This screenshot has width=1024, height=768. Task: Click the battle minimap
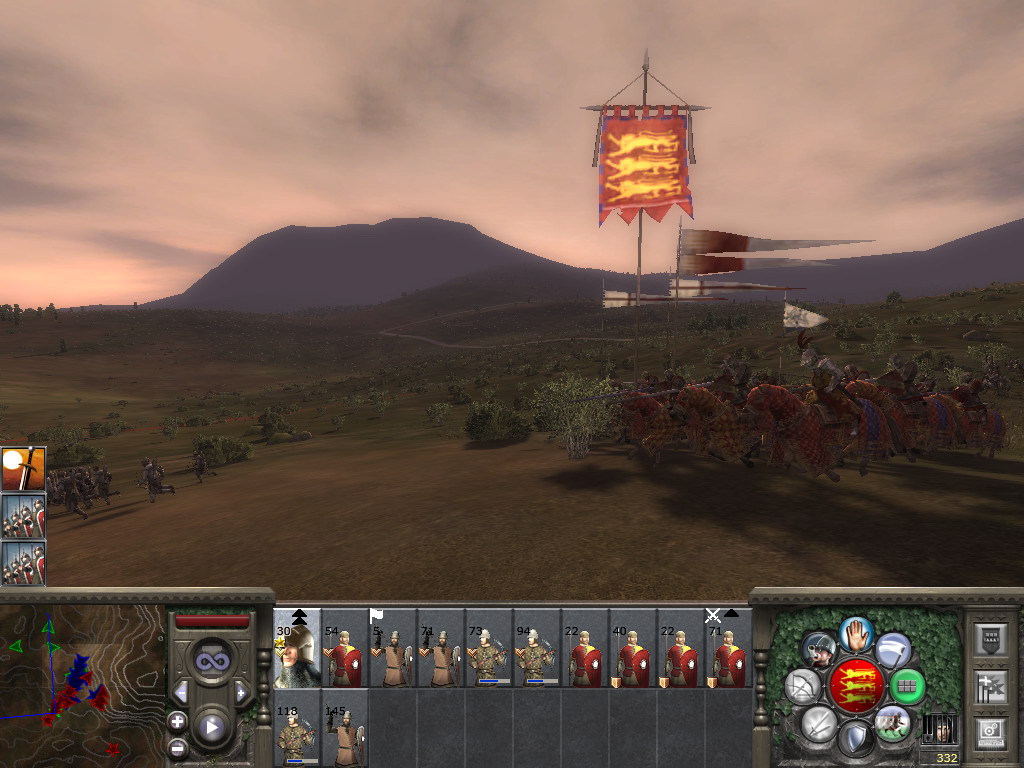coord(82,668)
